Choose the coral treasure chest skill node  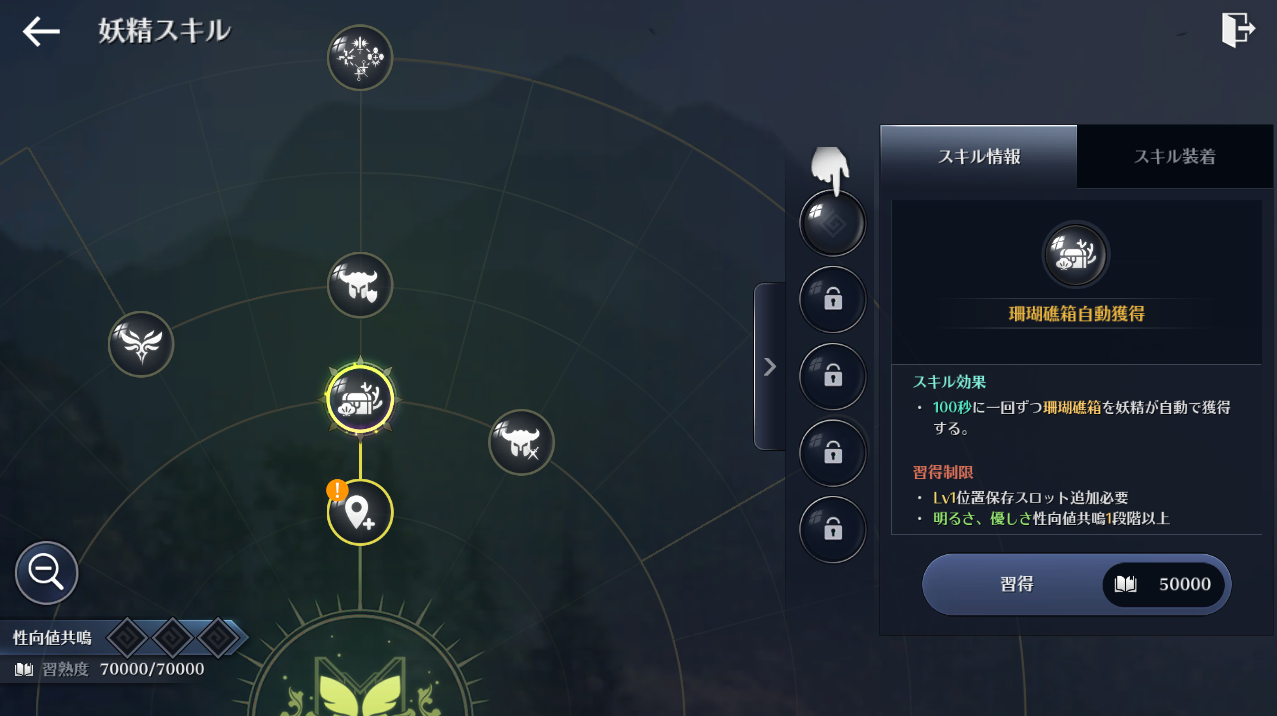tap(360, 399)
